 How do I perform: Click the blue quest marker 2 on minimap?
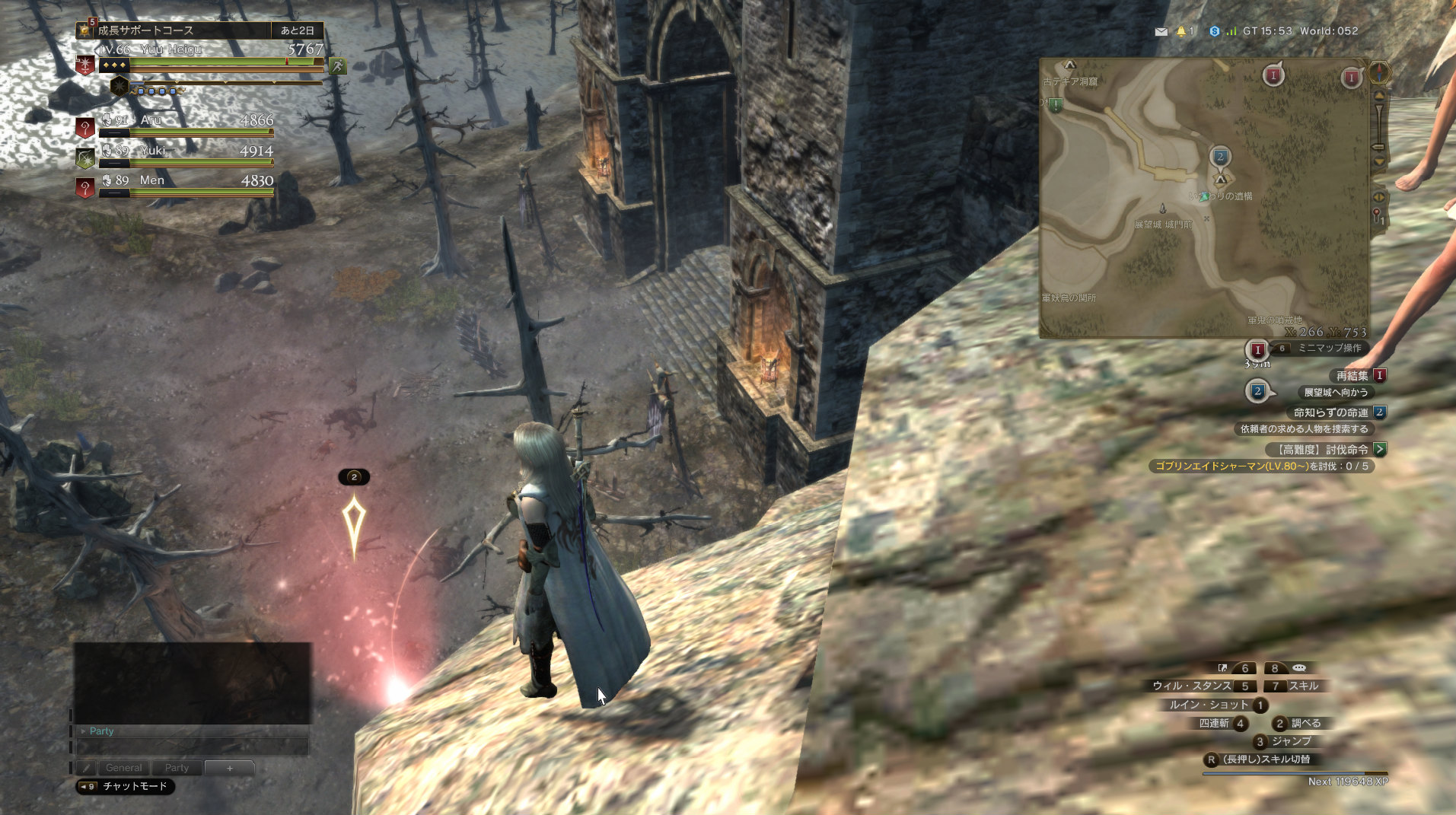click(x=1220, y=157)
